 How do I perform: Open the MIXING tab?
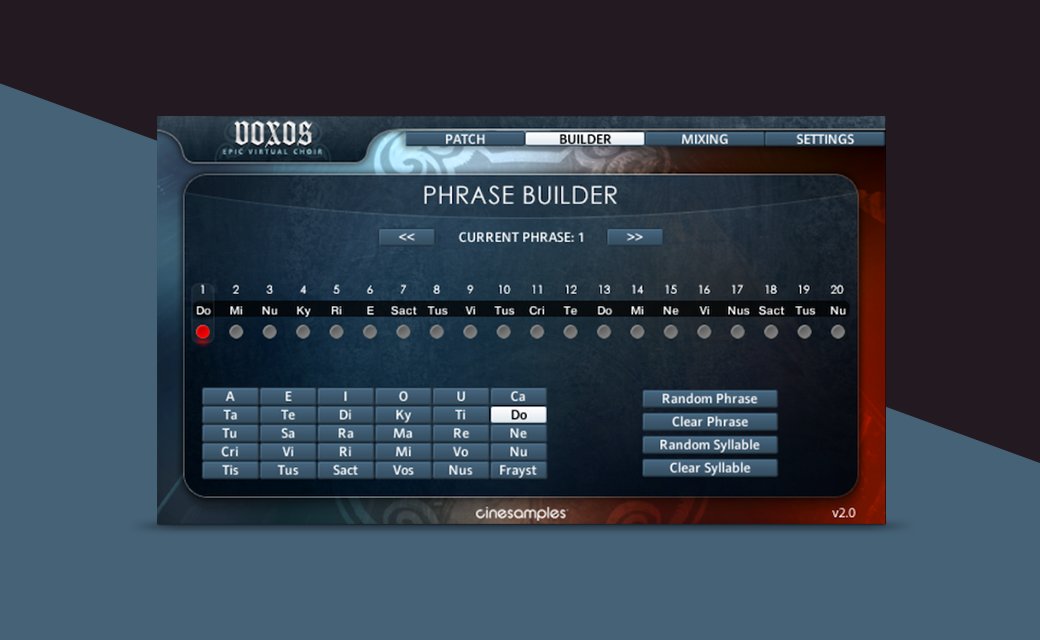[x=704, y=139]
